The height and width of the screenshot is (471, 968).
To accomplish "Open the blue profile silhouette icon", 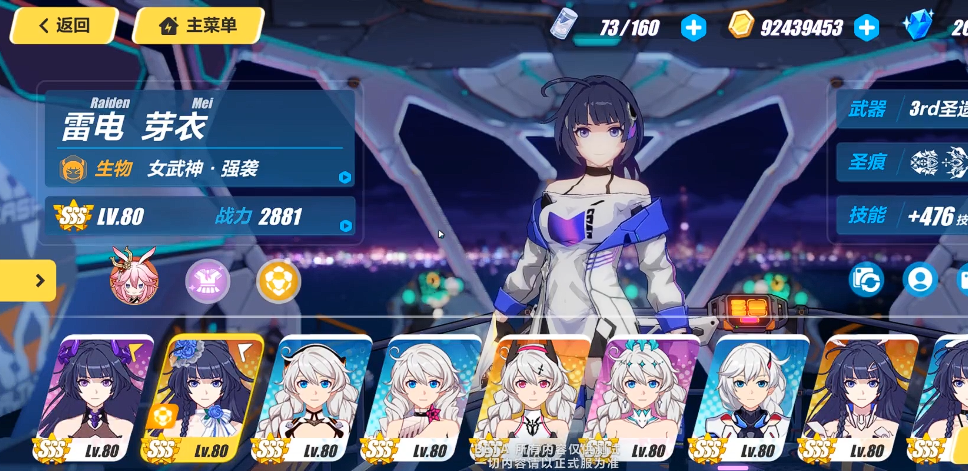I will coord(919,279).
